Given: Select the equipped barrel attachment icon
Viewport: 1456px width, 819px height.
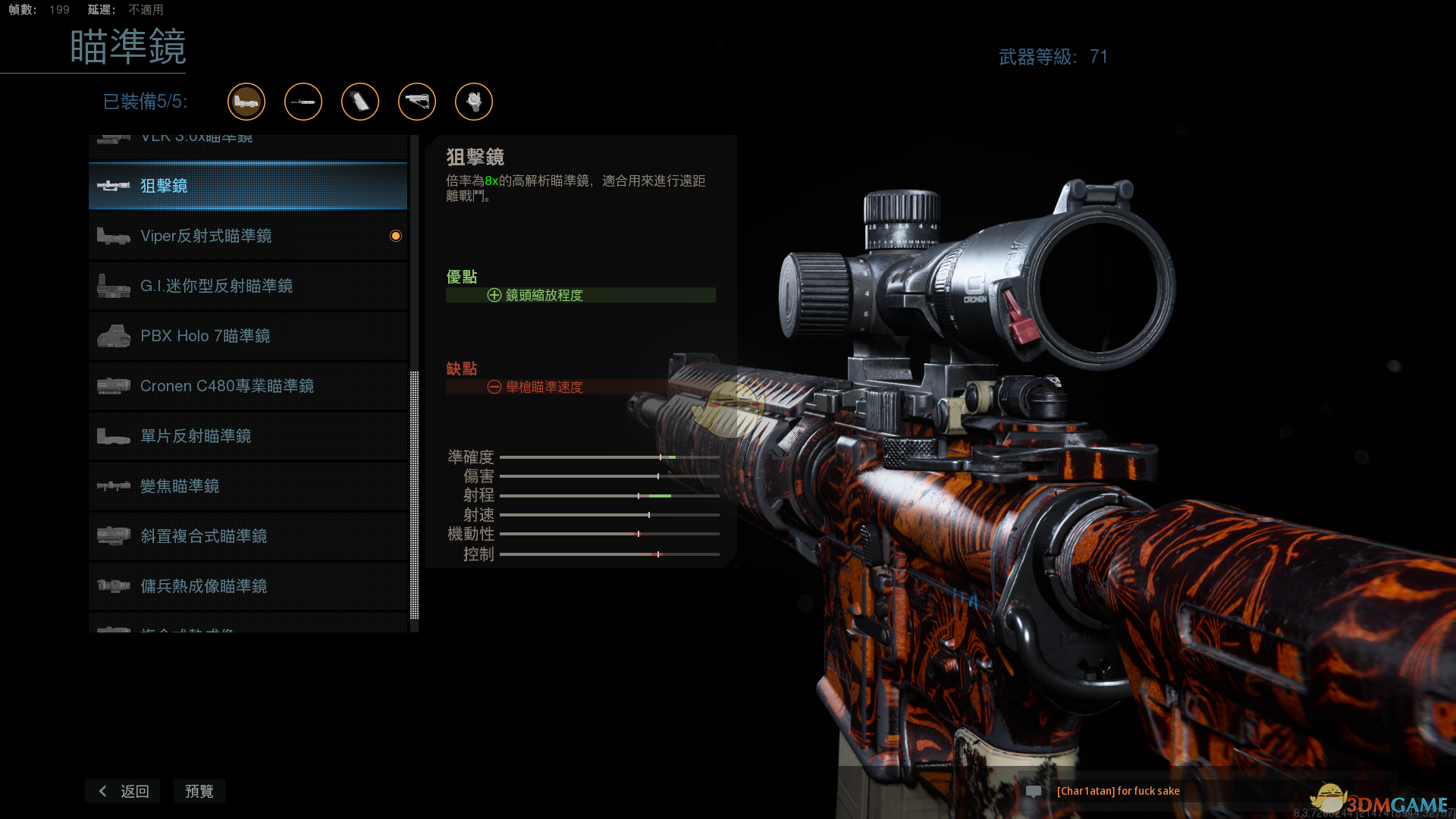Looking at the screenshot, I should [x=303, y=102].
